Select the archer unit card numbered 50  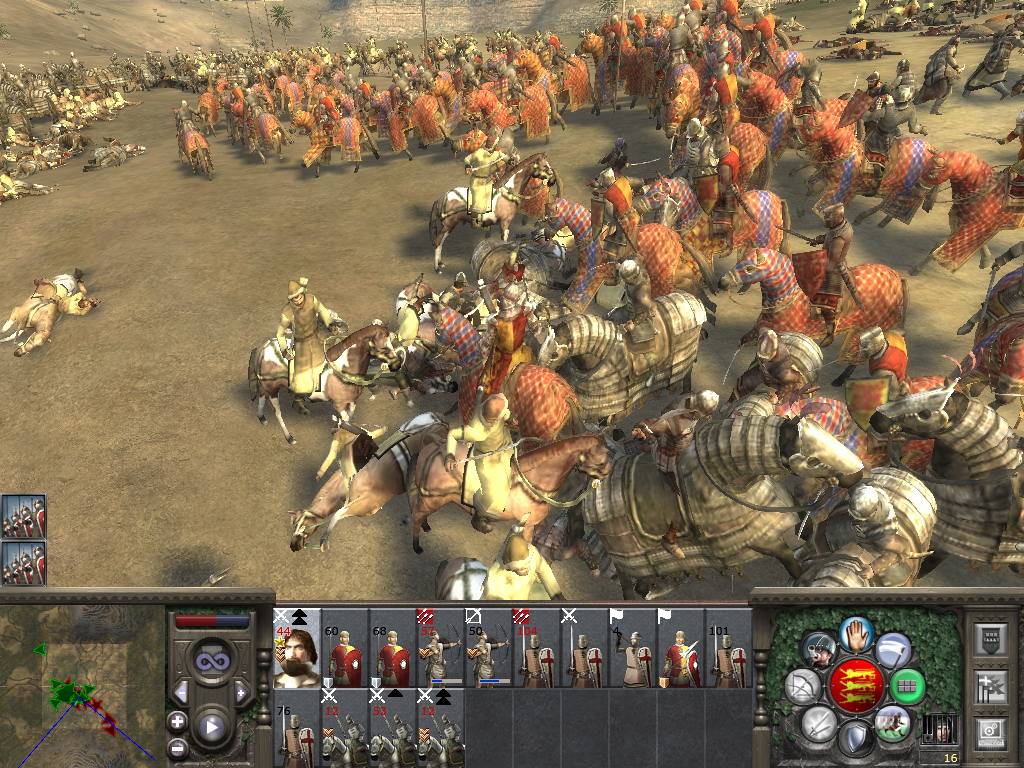(489, 648)
